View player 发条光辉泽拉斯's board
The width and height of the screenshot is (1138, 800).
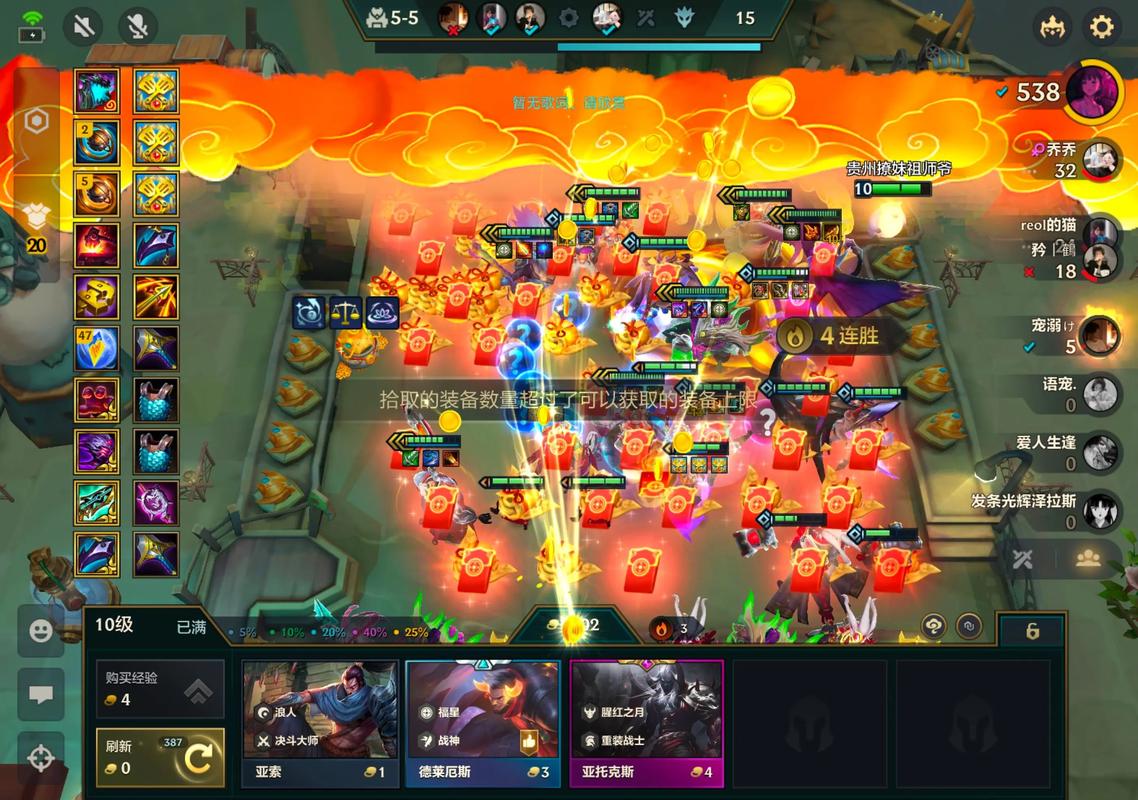click(1100, 510)
